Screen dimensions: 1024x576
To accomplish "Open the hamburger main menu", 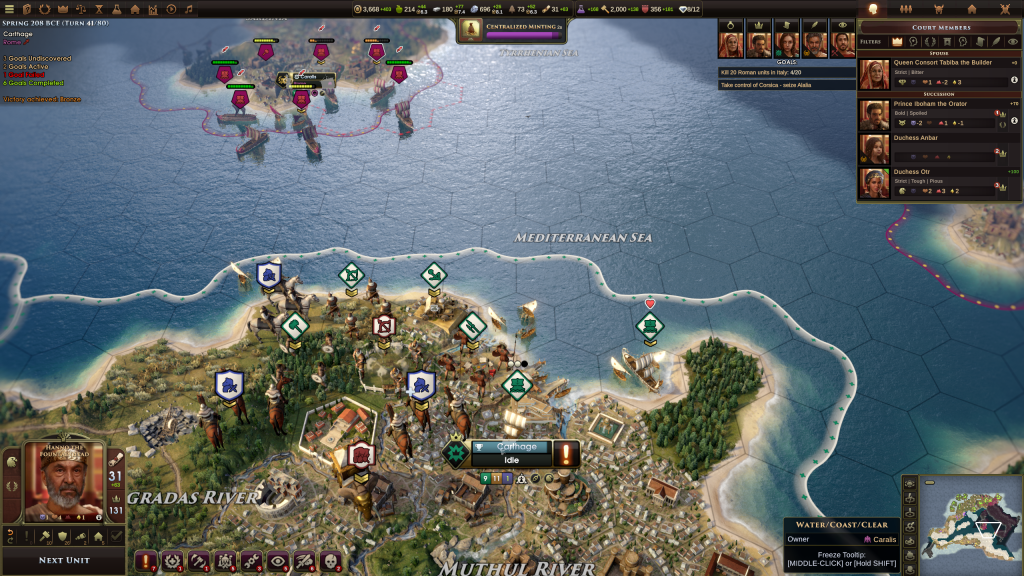I will click(9, 9).
